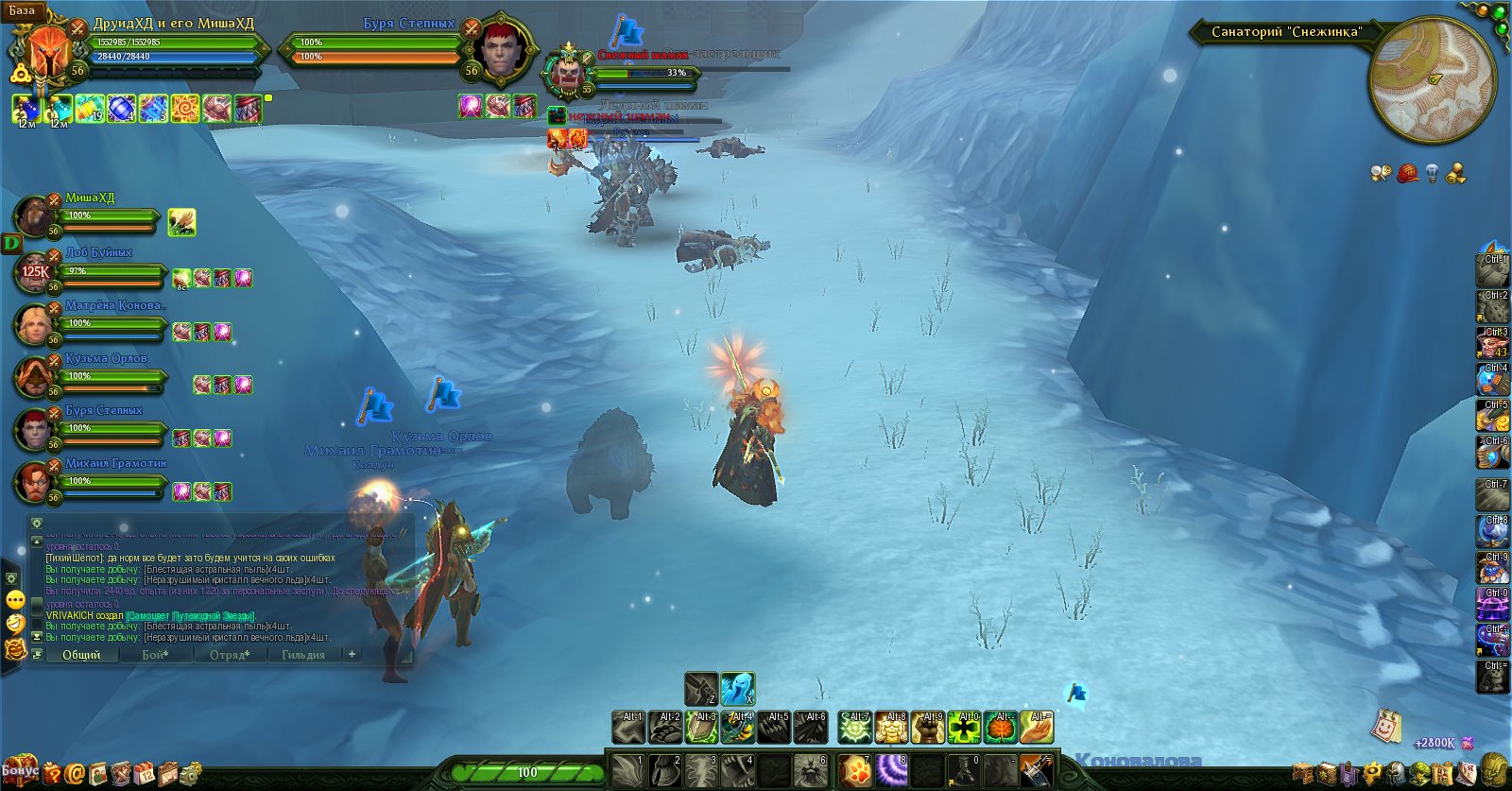Use the green clover ability Alt-0

[x=964, y=728]
